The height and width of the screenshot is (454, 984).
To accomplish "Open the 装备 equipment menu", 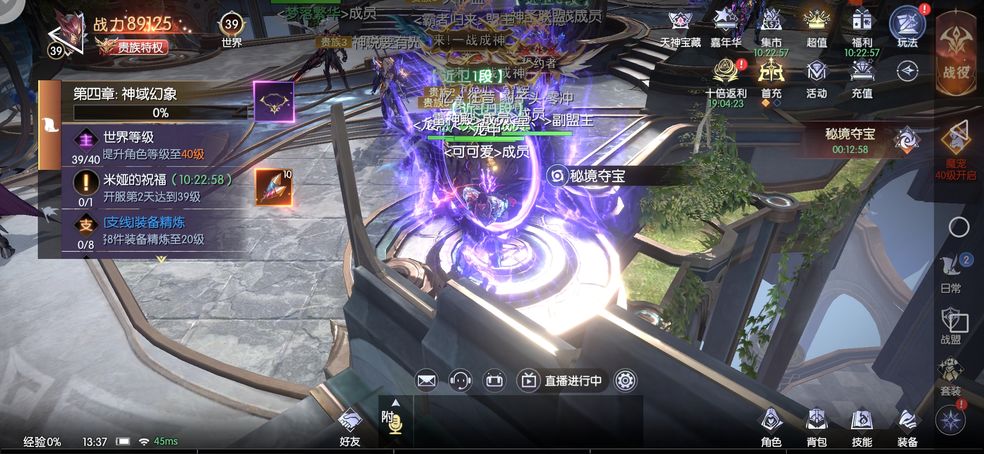I will pyautogui.click(x=907, y=424).
